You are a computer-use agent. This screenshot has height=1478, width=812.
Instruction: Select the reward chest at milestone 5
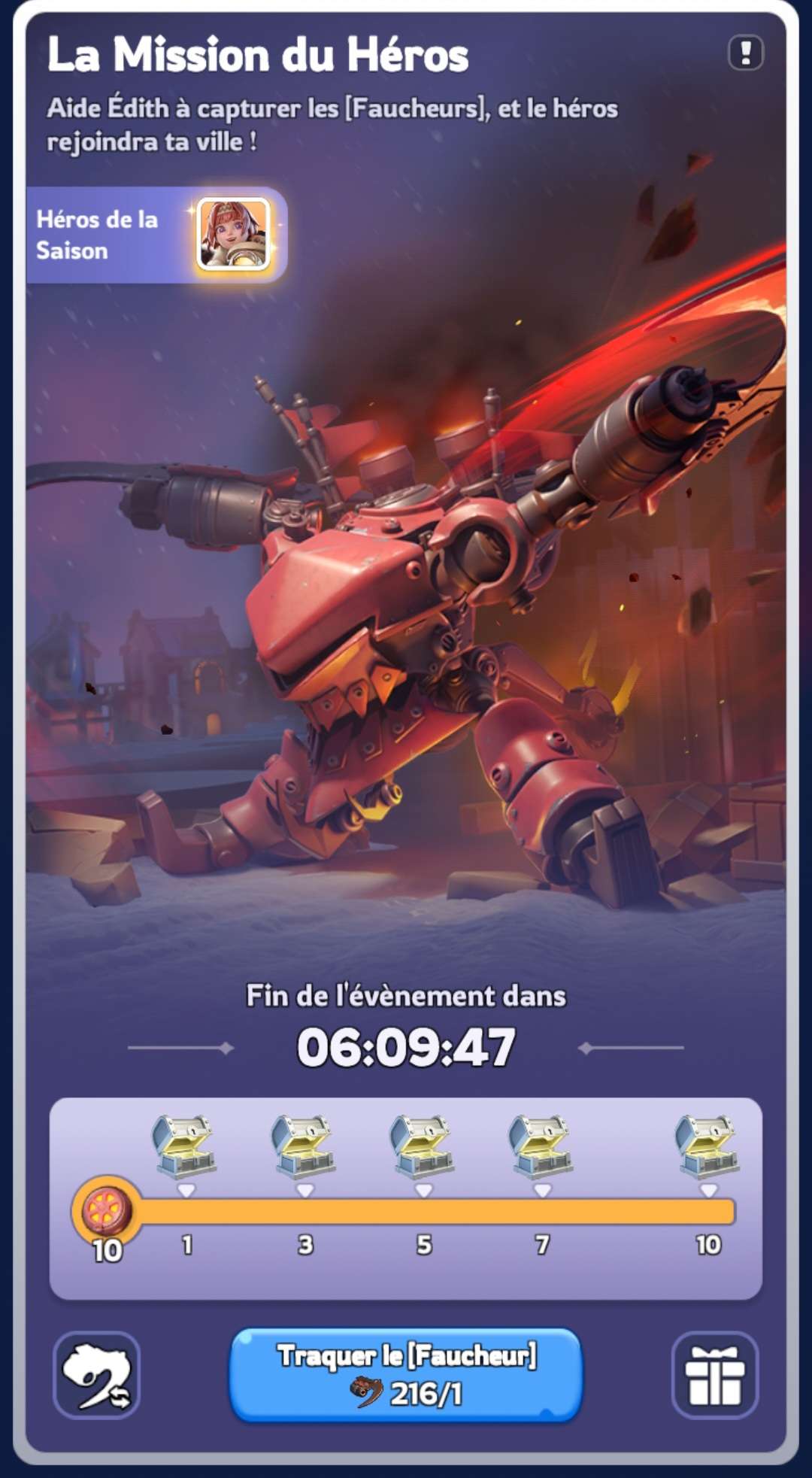pos(423,1146)
